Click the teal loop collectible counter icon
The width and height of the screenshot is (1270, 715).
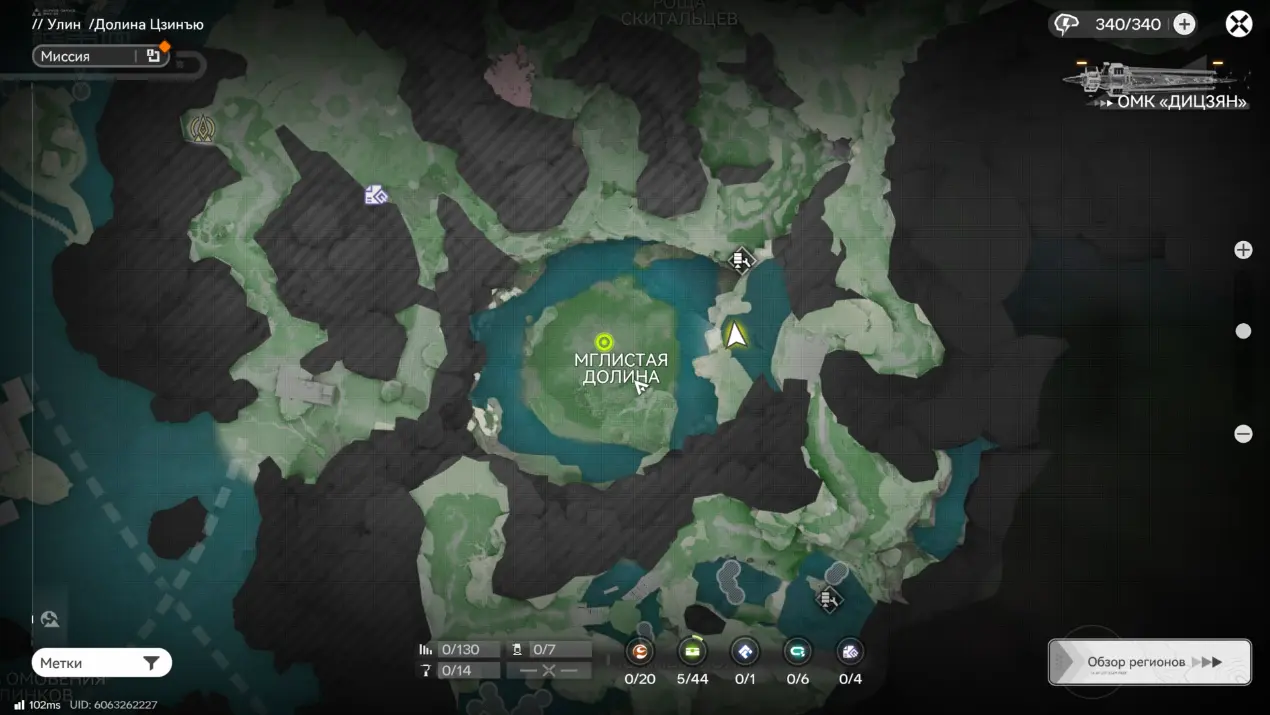click(x=797, y=652)
